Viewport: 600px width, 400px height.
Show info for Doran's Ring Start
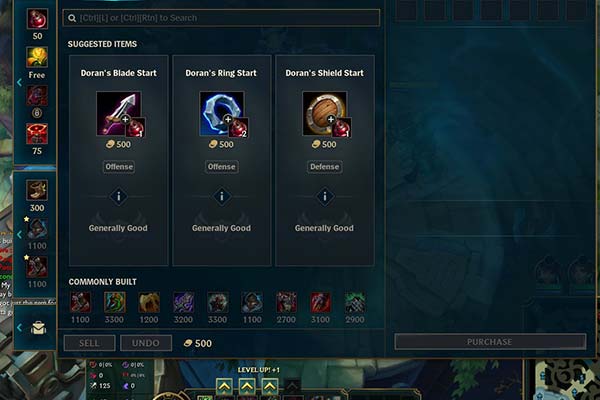pos(222,197)
